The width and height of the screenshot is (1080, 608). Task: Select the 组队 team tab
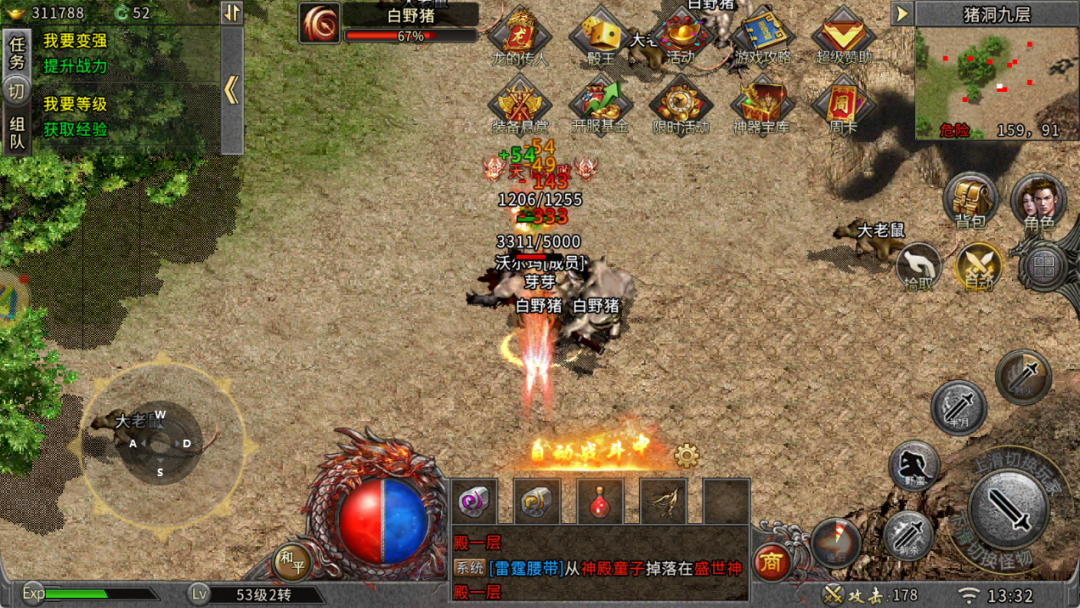(17, 134)
